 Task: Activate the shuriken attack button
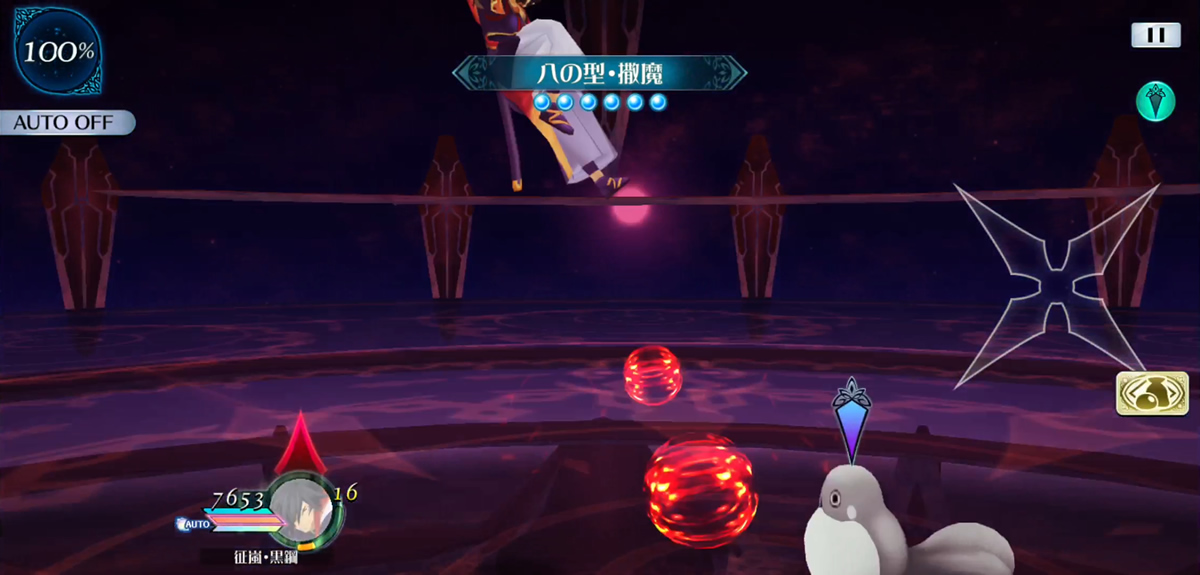tap(1054, 286)
